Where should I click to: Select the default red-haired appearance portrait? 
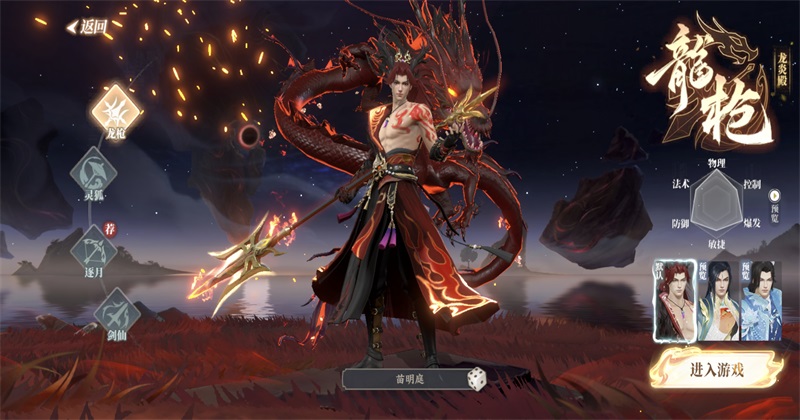tap(674, 298)
